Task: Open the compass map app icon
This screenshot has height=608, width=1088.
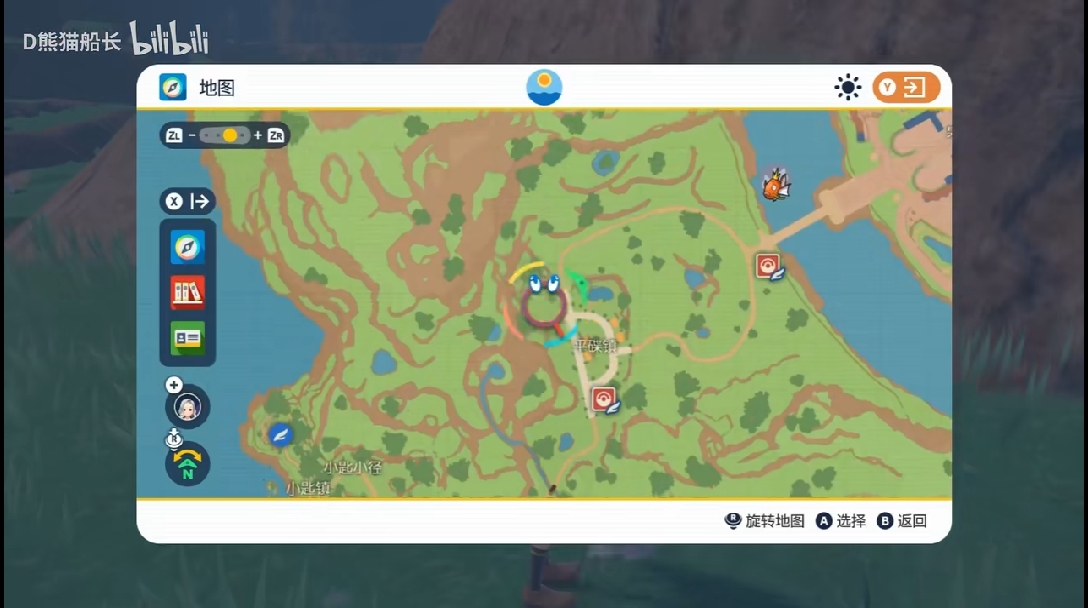Action: [187, 247]
